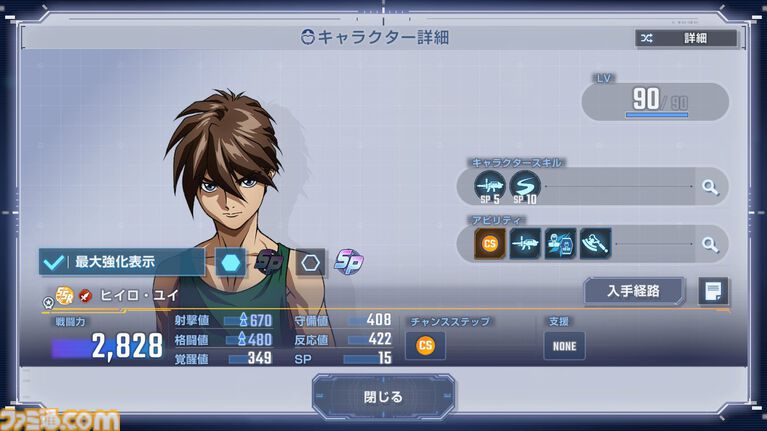Choose the hollow hexagon form
Screen dimensions: 767x431
click(310, 262)
